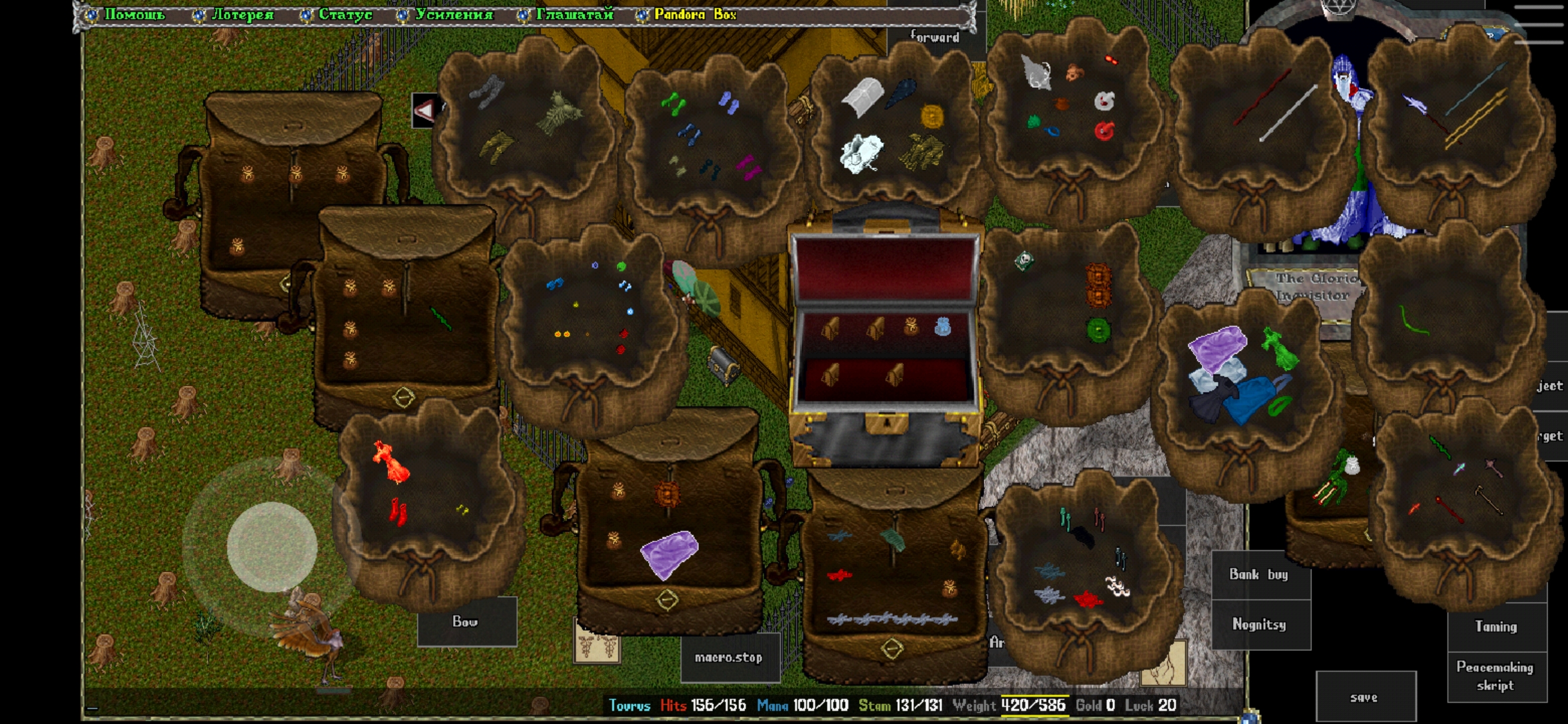Activate the Nognitsy macro button
This screenshot has height=724, width=1568.
click(1259, 625)
